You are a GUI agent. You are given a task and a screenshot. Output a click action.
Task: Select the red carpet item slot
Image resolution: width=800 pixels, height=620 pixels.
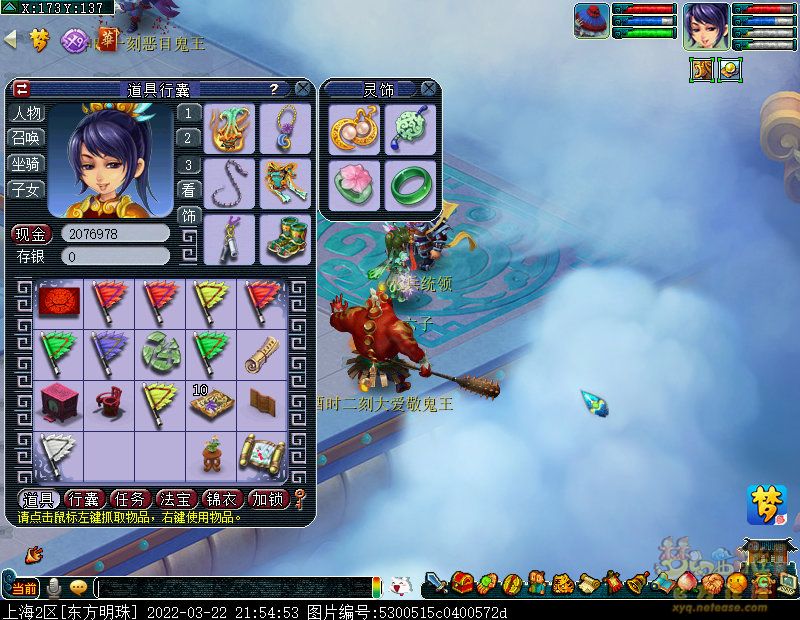[x=59, y=301]
